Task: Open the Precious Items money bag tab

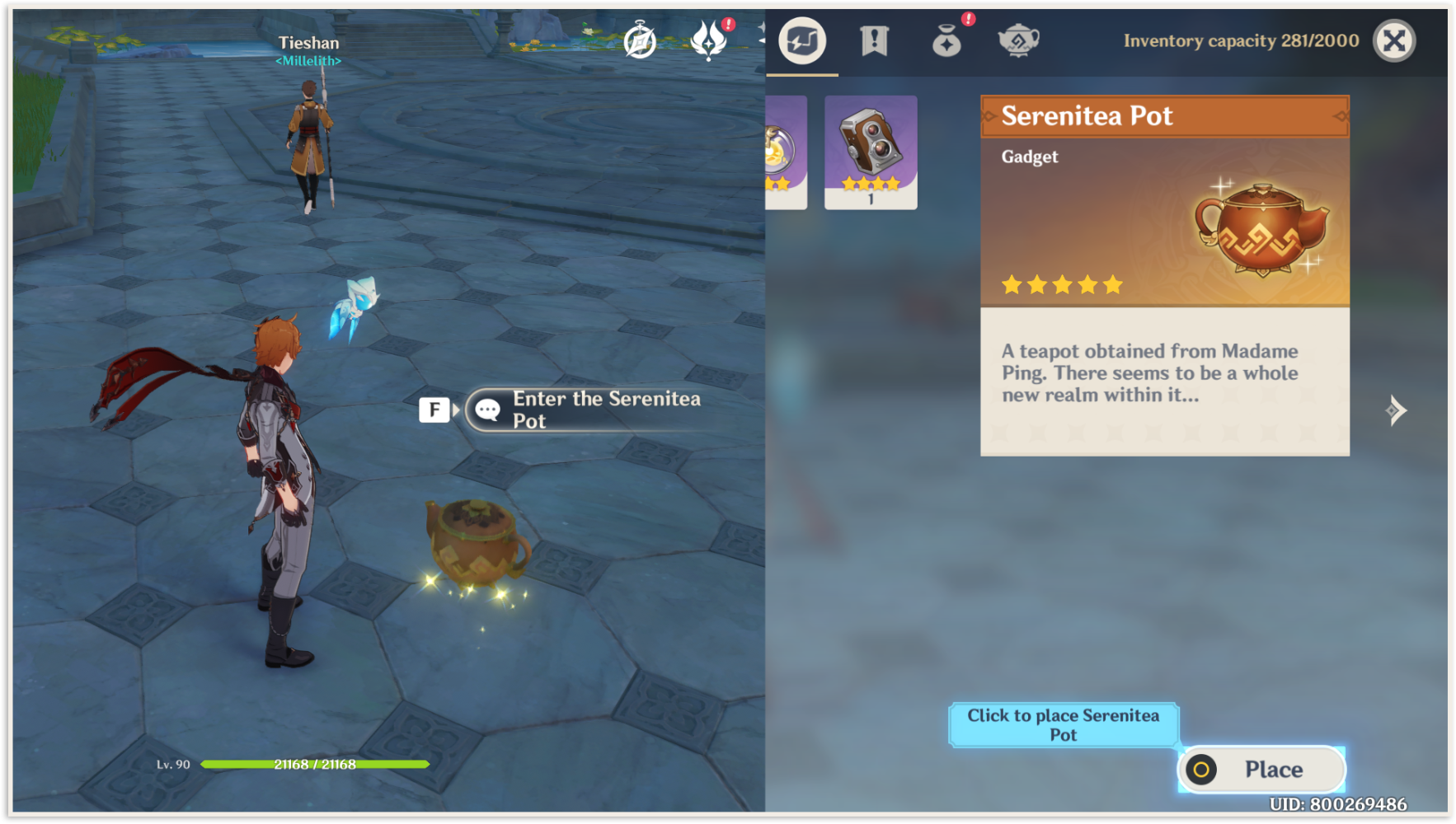Action: pos(946,41)
